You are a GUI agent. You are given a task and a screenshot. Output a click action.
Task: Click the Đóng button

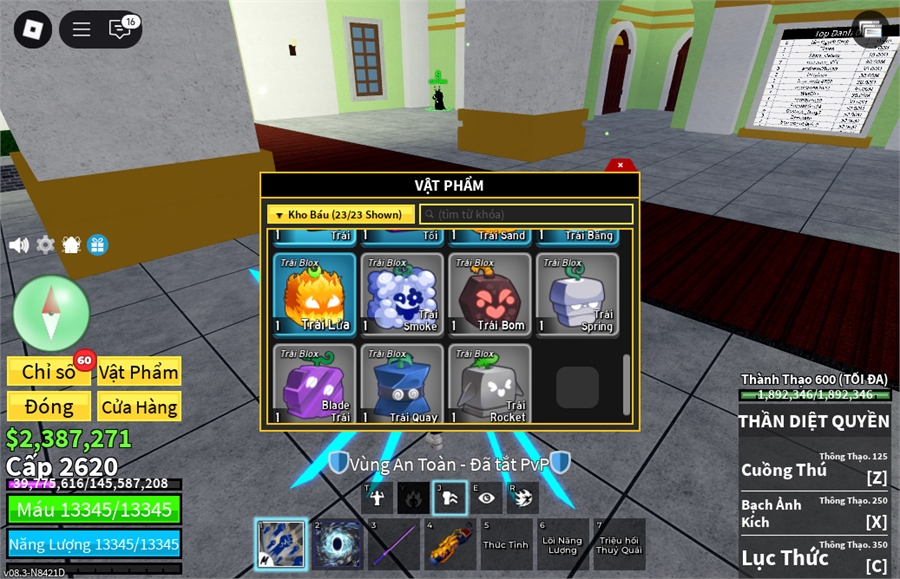tap(49, 407)
